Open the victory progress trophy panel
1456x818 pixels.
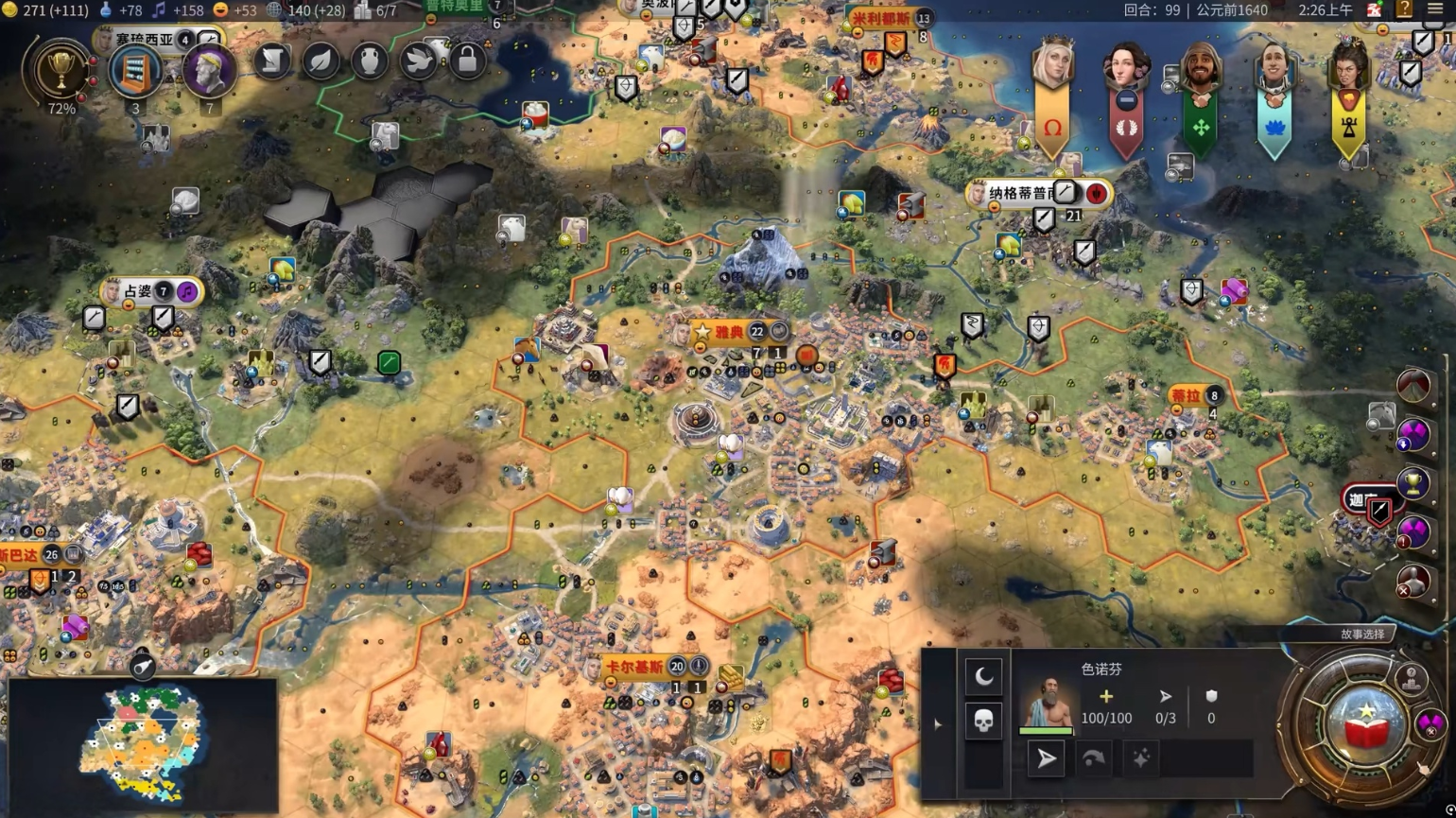61,71
